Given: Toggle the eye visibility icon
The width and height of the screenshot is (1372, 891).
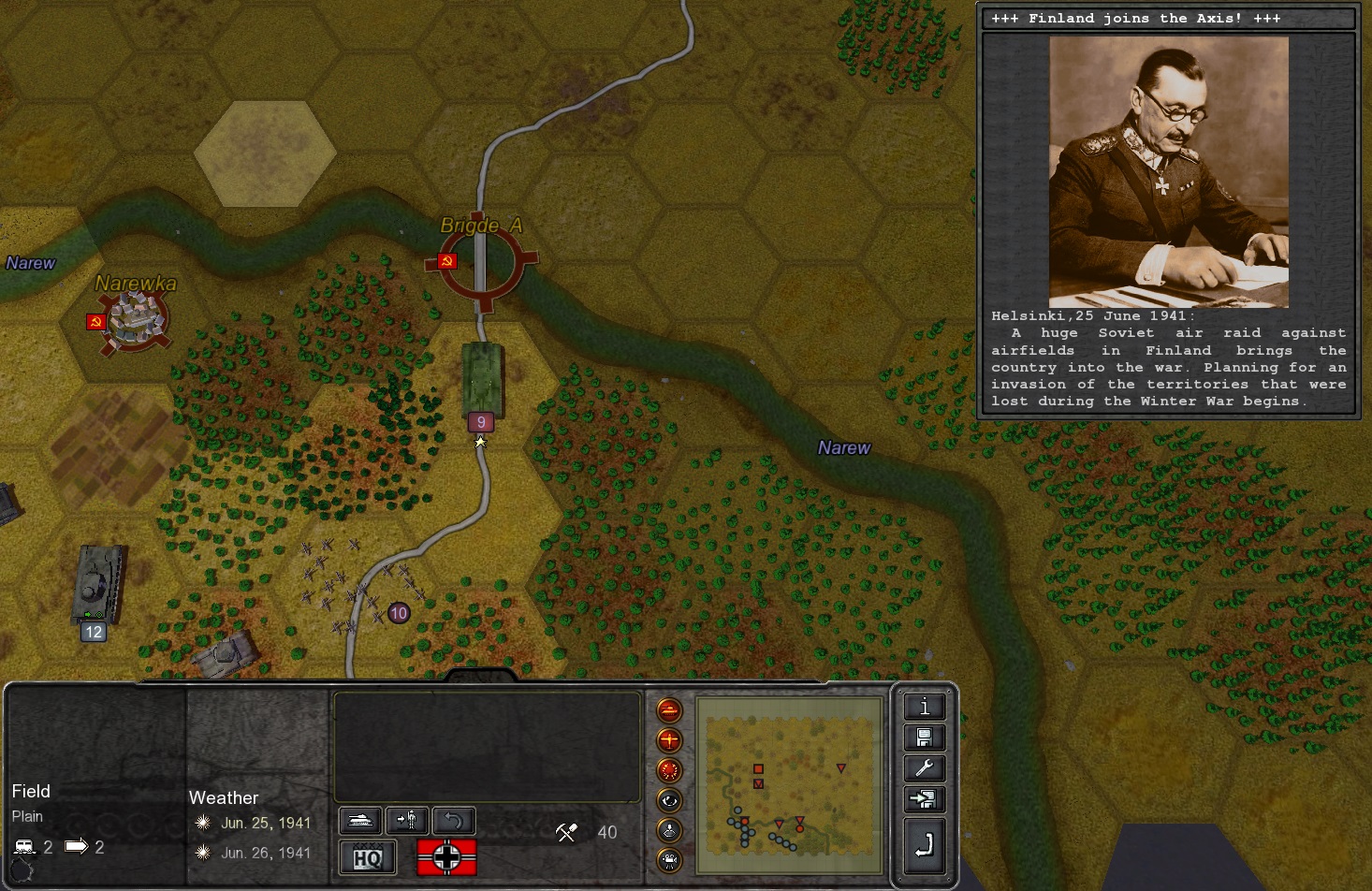Looking at the screenshot, I should 669,800.
